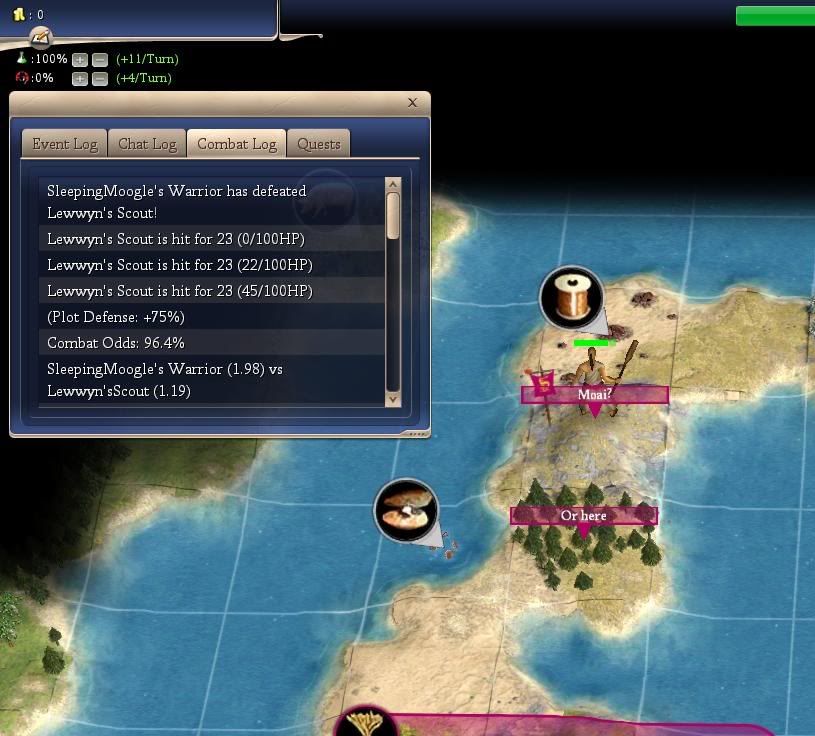This screenshot has height=736, width=815.
Task: Decrease the espionage rate with minus
Action: 99,78
